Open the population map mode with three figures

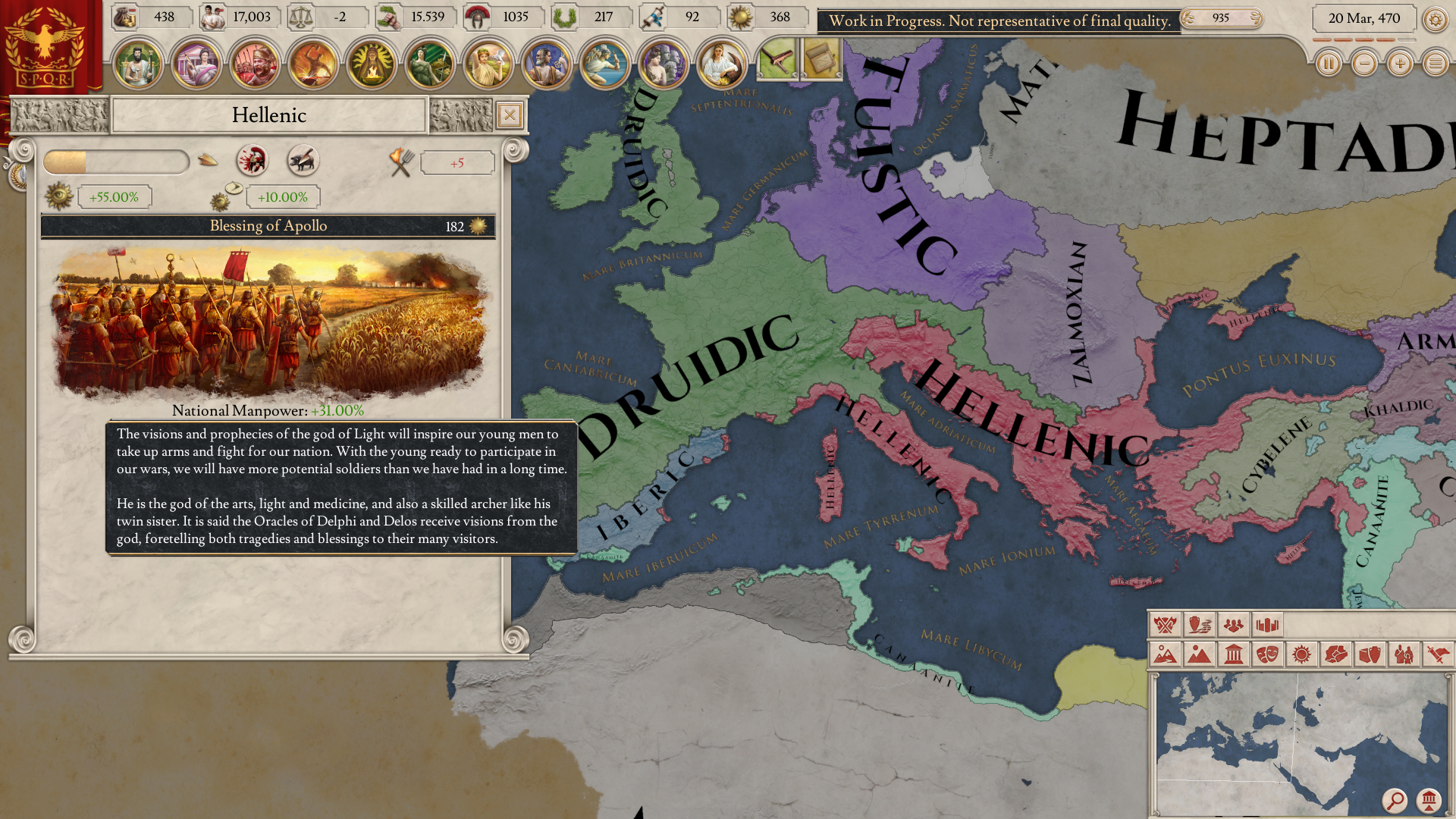pyautogui.click(x=1234, y=626)
